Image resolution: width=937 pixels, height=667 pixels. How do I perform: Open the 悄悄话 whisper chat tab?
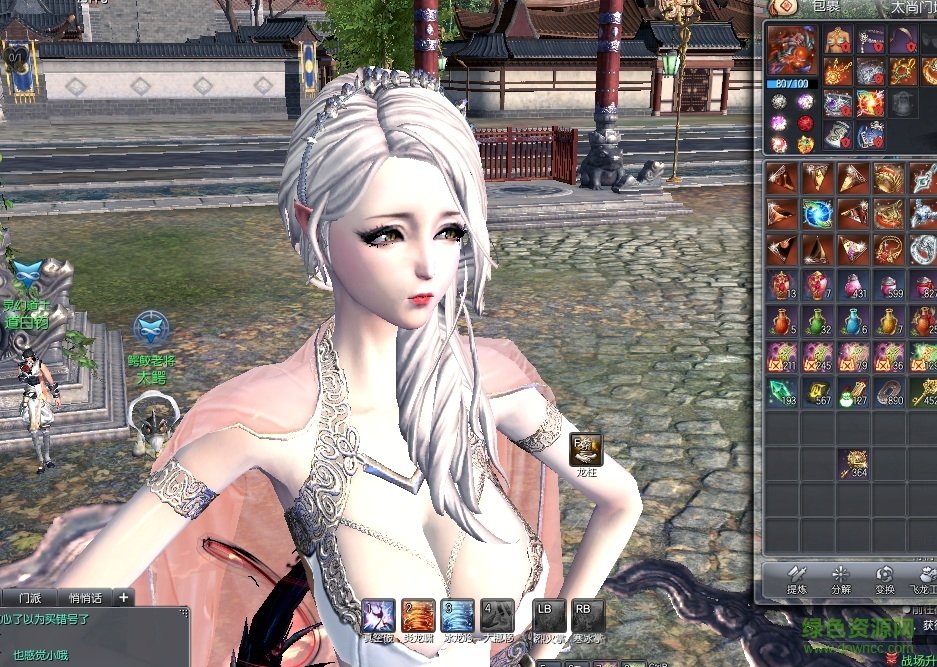point(85,597)
